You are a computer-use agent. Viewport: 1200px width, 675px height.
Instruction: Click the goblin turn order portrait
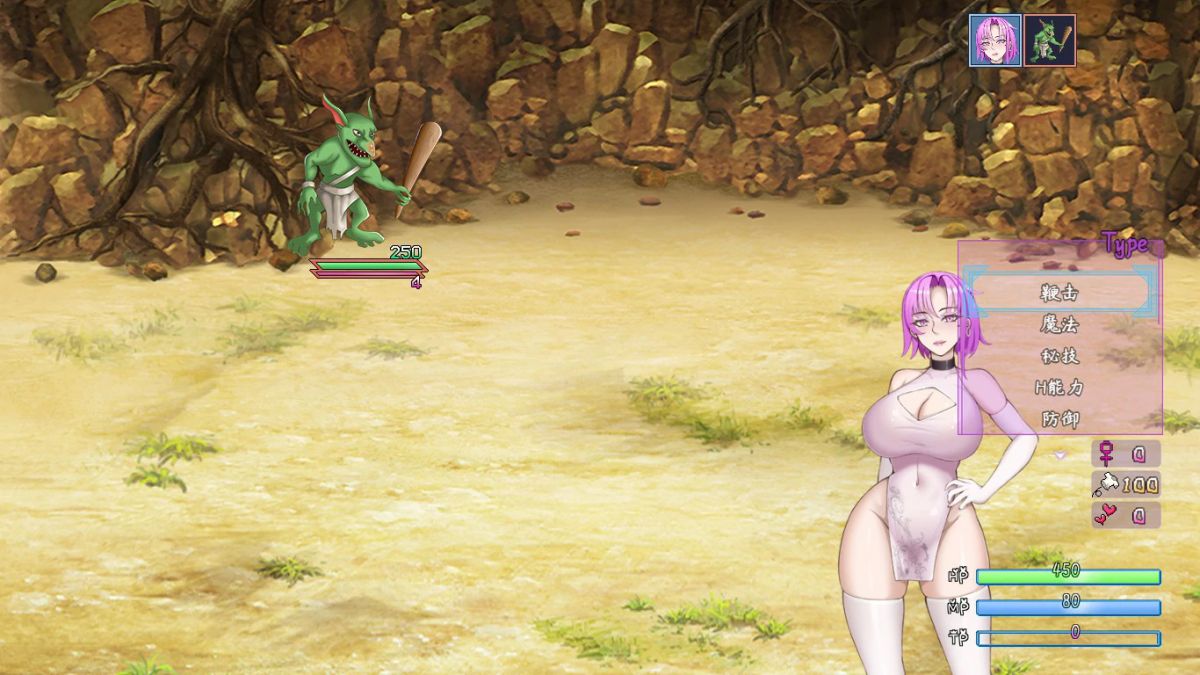point(1050,40)
